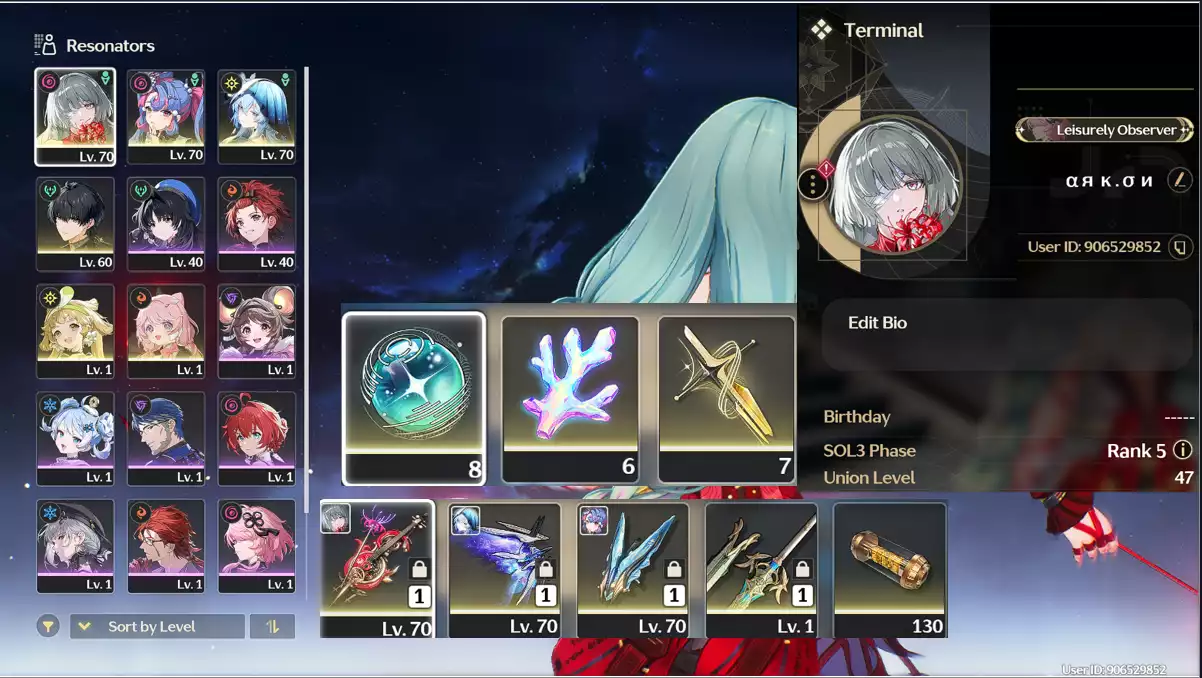Click the Leisurely Observer title banner
Viewport: 1202px width, 678px height.
1104,130
